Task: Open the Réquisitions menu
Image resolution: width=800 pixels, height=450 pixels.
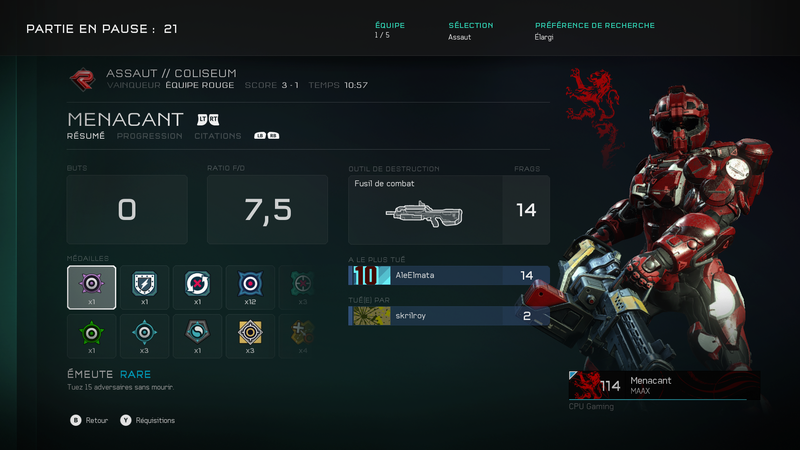Action: pos(148,421)
